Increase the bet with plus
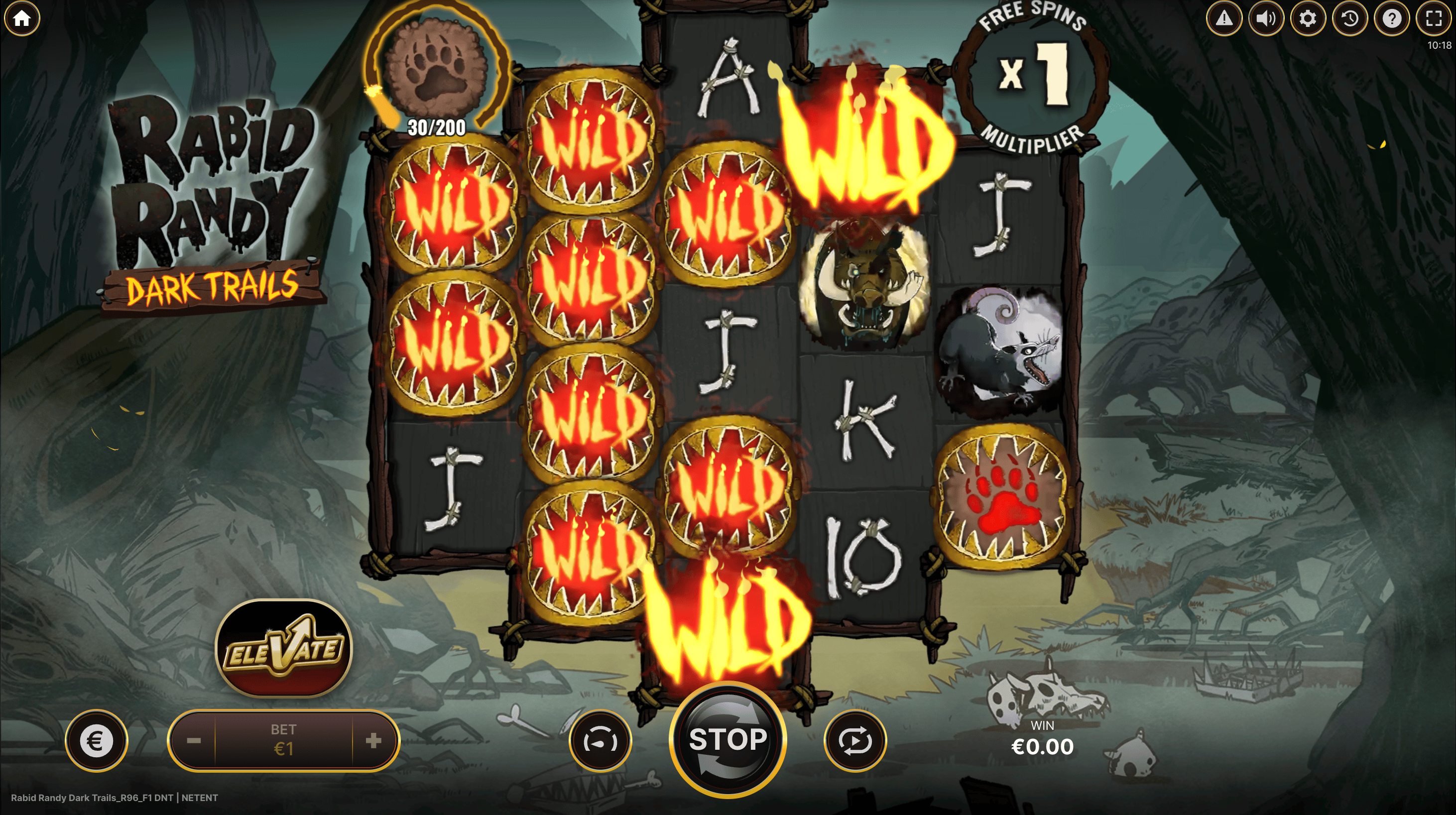The height and width of the screenshot is (815, 1456). 373,740
